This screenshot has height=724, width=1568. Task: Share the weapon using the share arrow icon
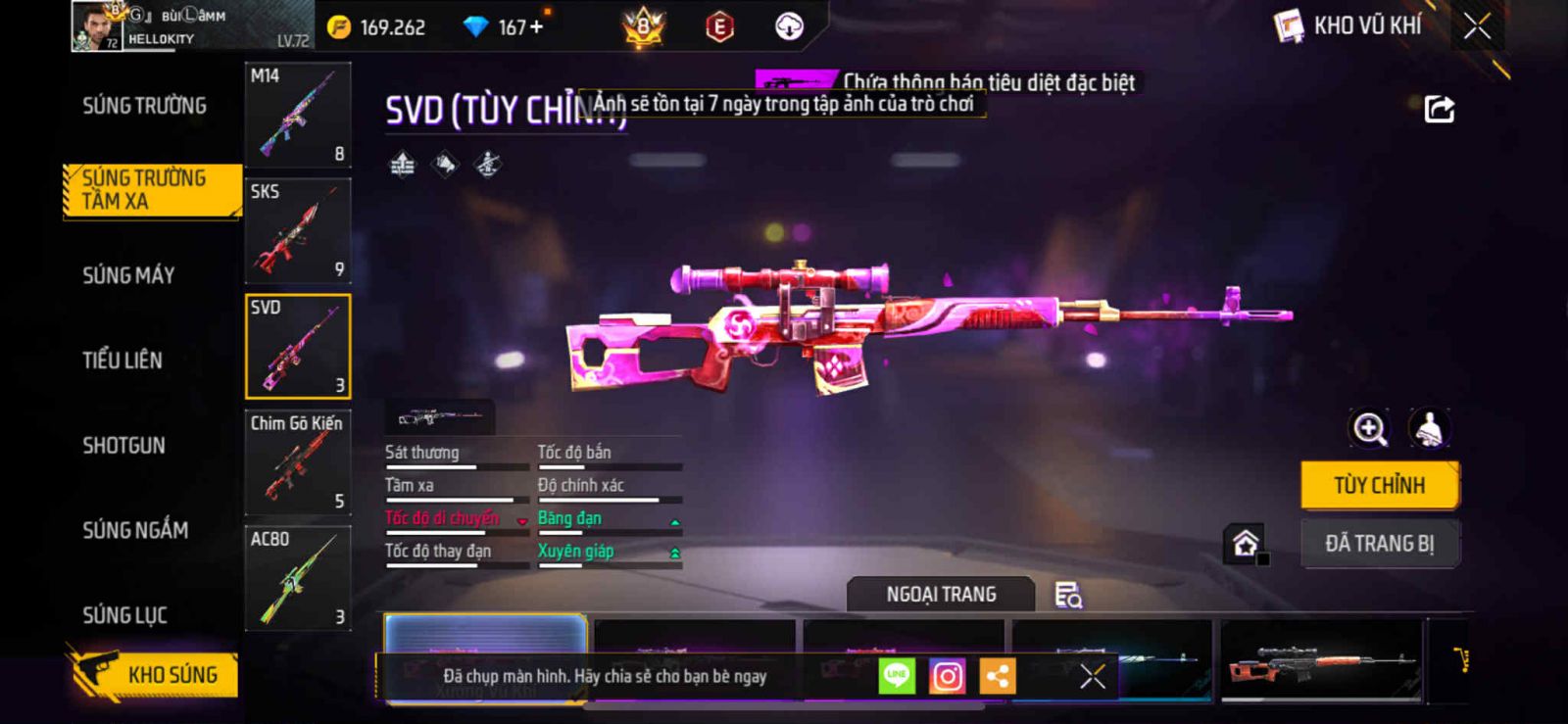click(1439, 109)
